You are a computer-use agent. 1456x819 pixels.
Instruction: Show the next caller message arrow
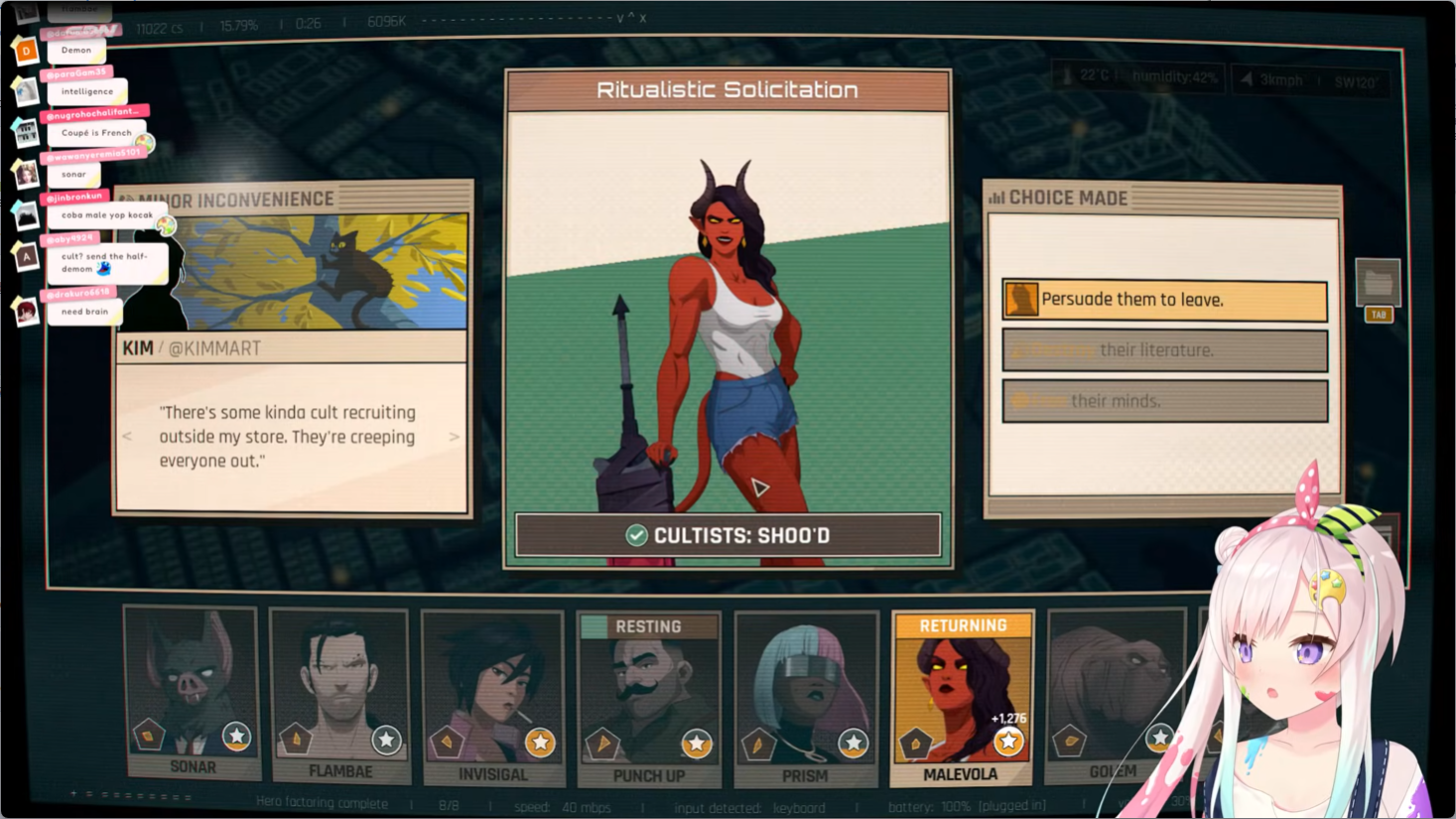pos(454,437)
